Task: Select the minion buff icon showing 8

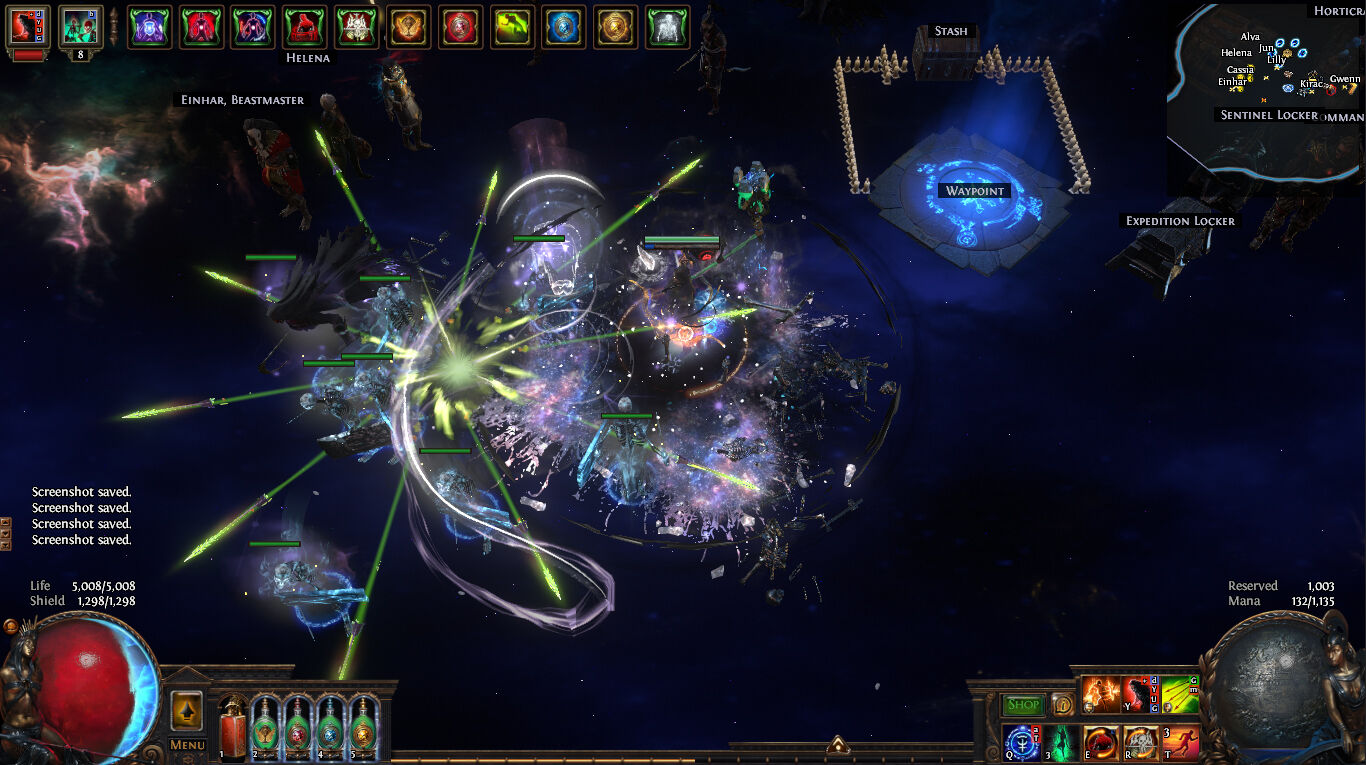Action: [x=80, y=27]
